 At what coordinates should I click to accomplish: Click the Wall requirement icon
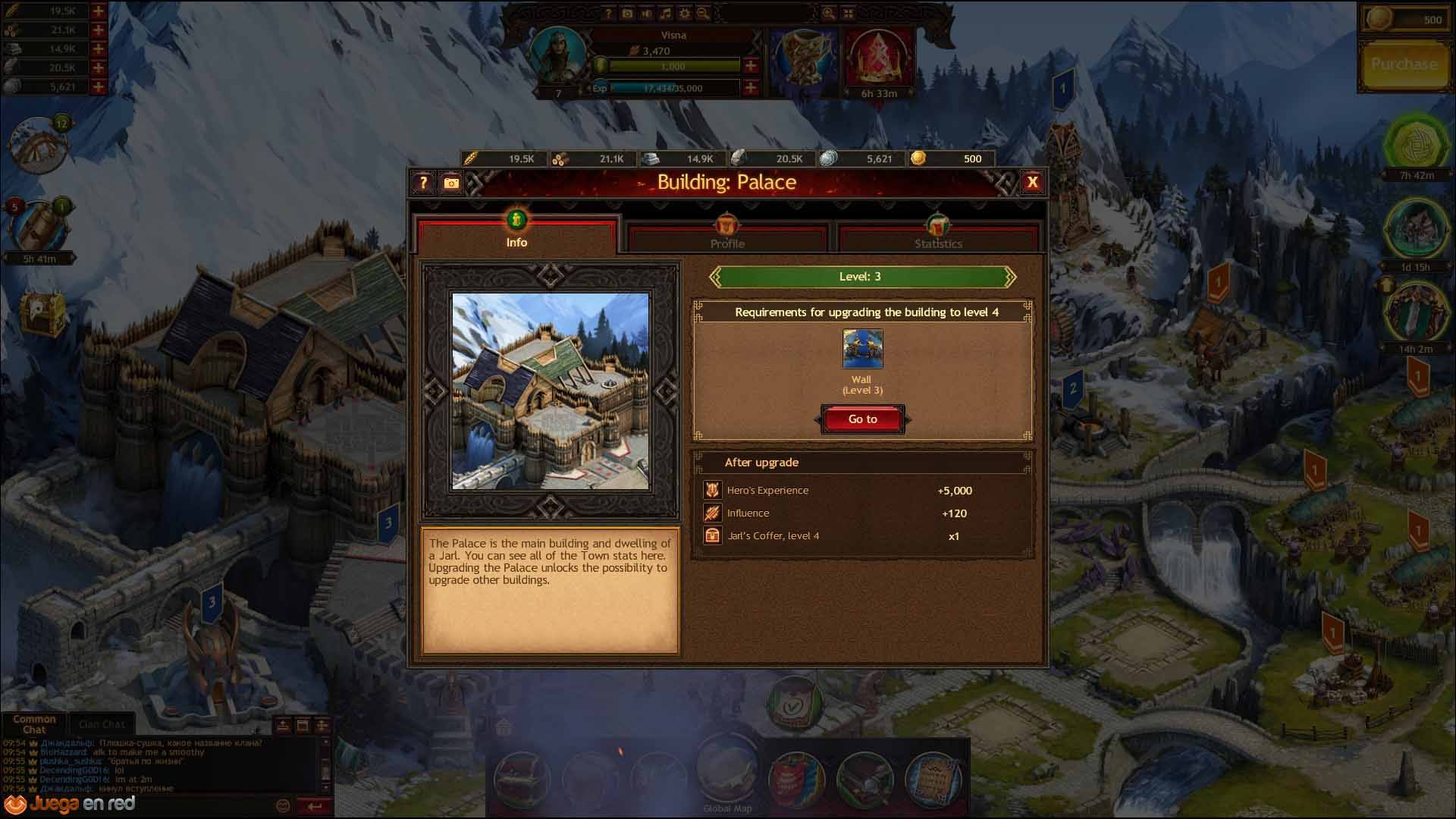pyautogui.click(x=862, y=349)
